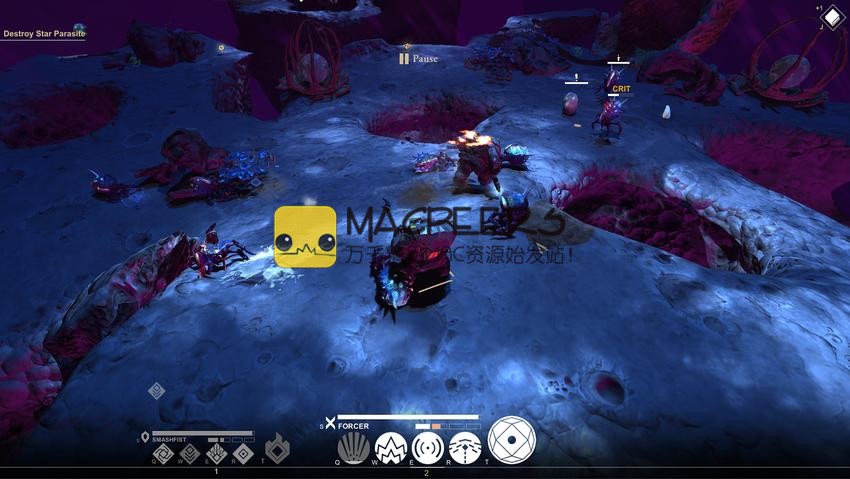Screen dimensions: 850x479
Task: Use Smashfist's swirl diamond ability
Action: click(x=163, y=455)
